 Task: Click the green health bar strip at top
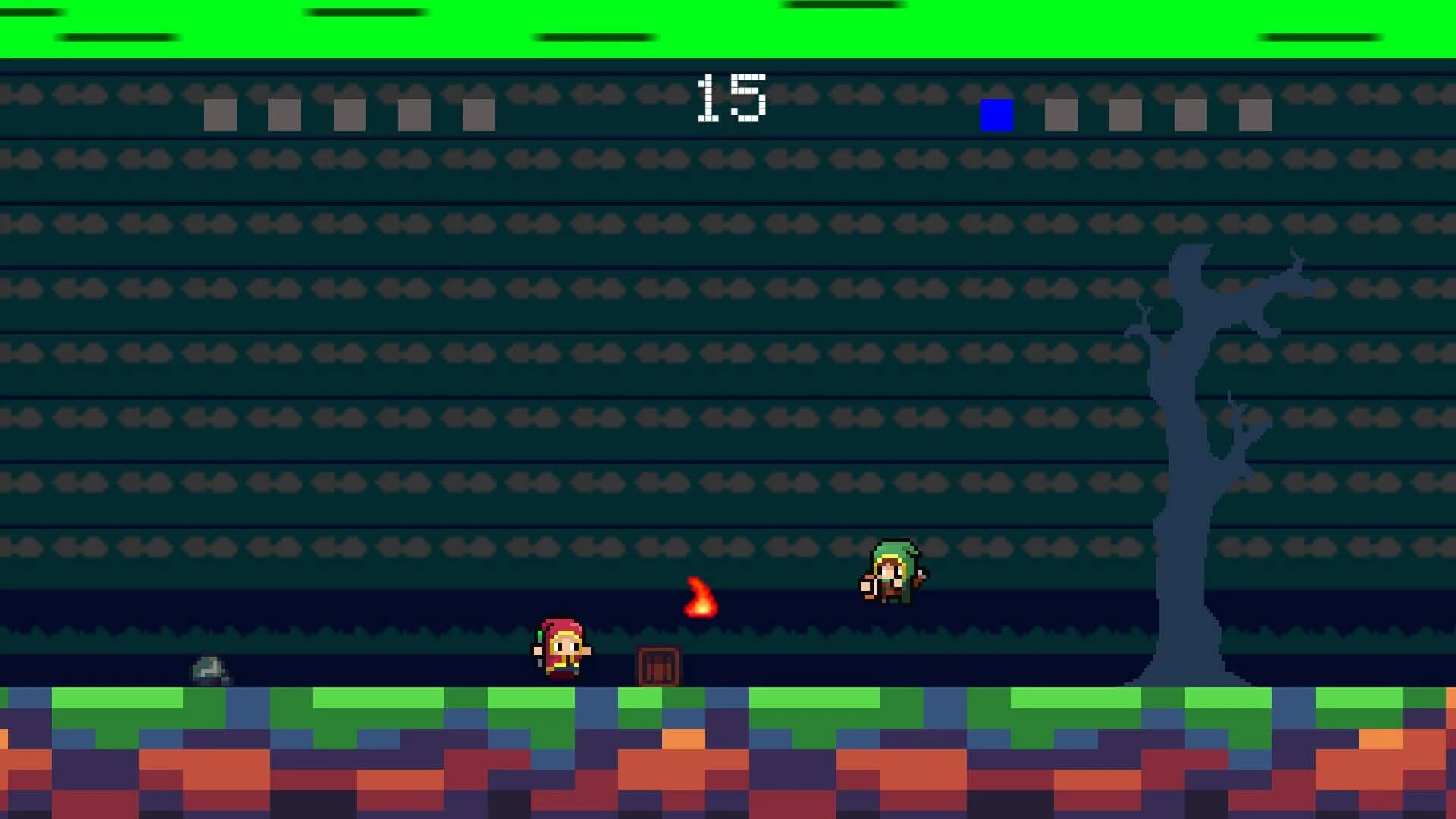coord(728,30)
